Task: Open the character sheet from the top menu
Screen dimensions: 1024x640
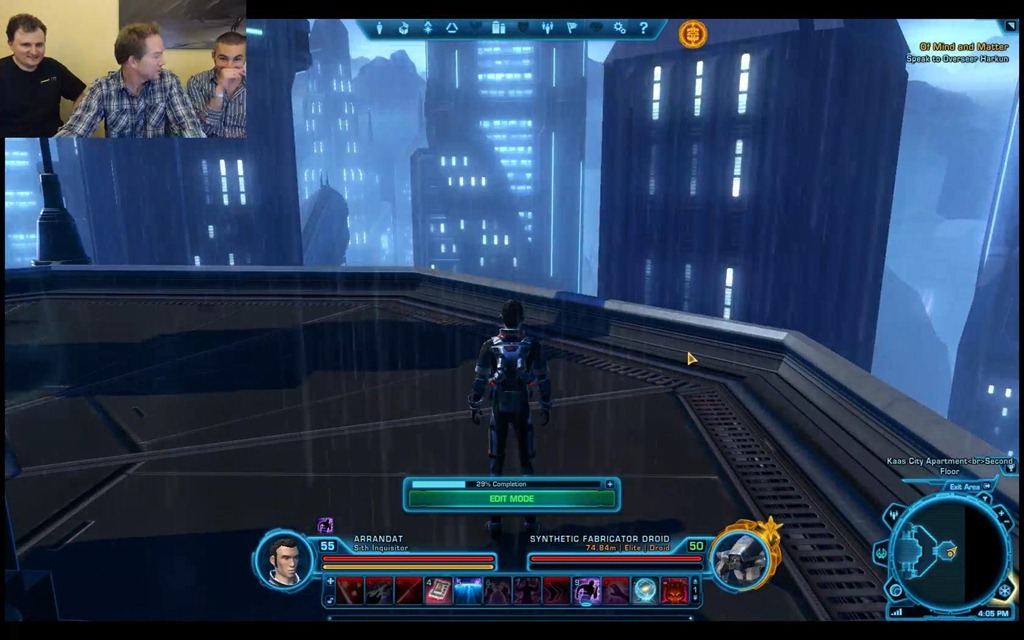Action: 379,28
